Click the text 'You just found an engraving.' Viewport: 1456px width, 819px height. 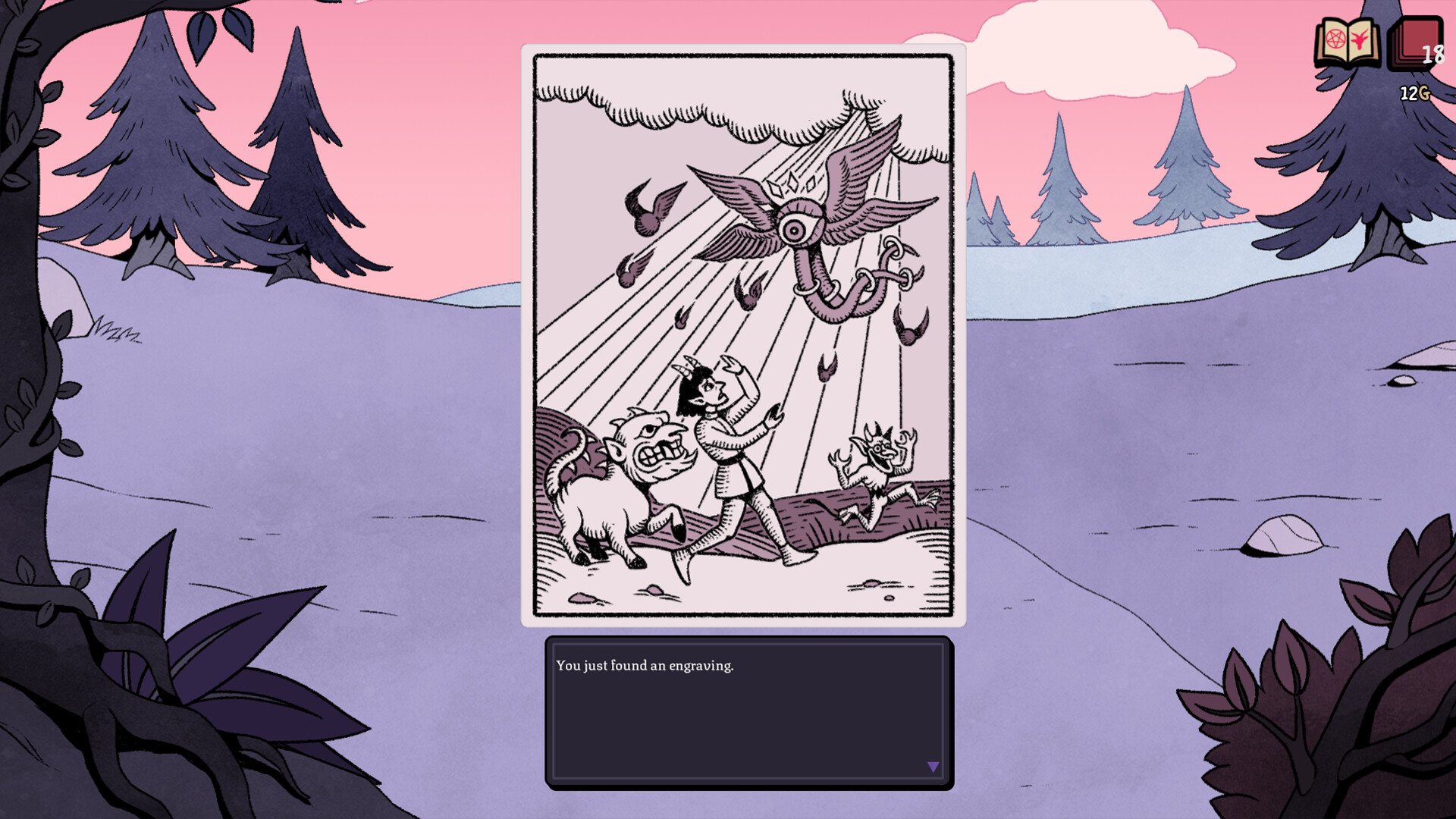(x=645, y=666)
